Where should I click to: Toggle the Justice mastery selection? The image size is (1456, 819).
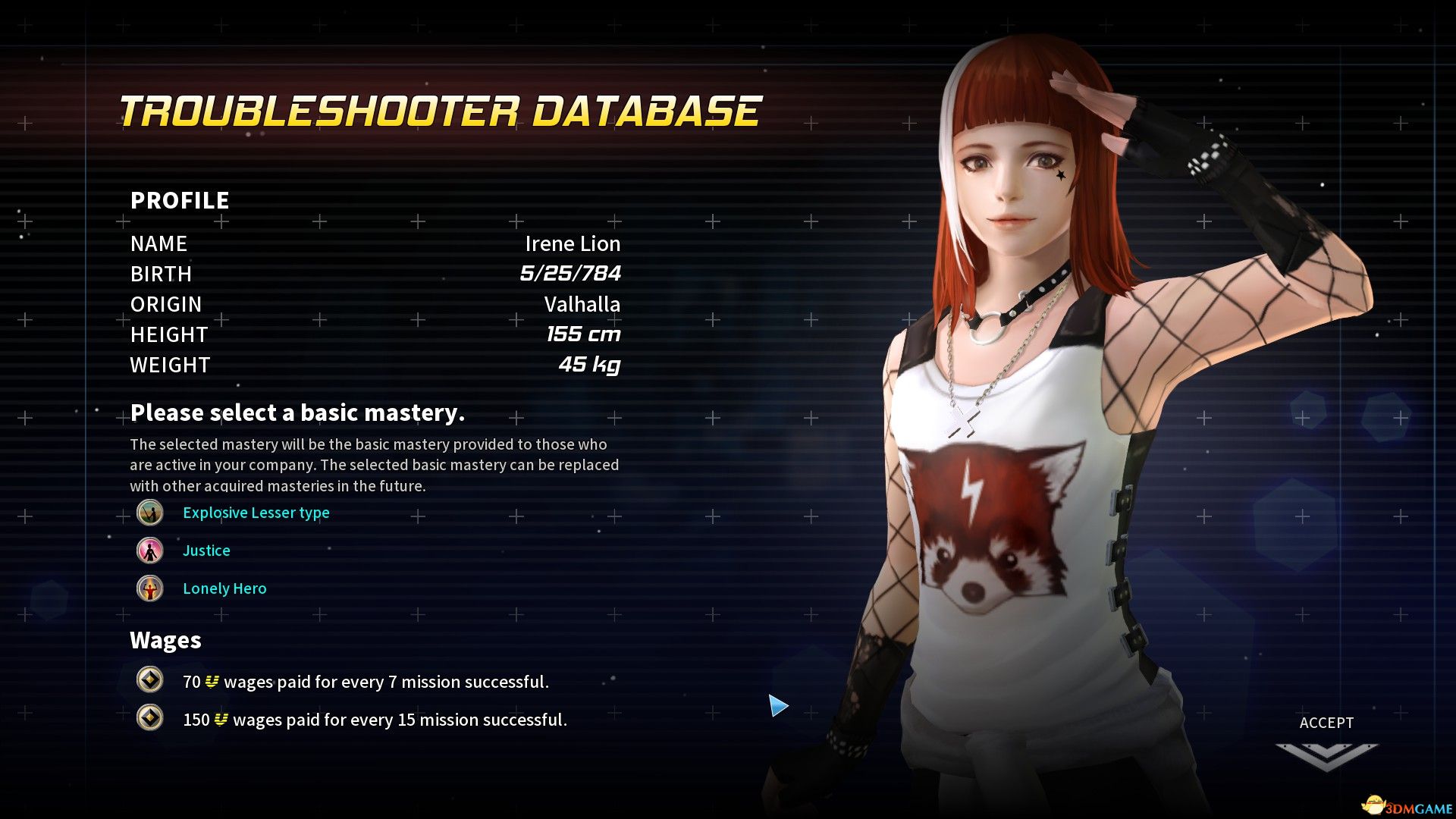coord(206,551)
